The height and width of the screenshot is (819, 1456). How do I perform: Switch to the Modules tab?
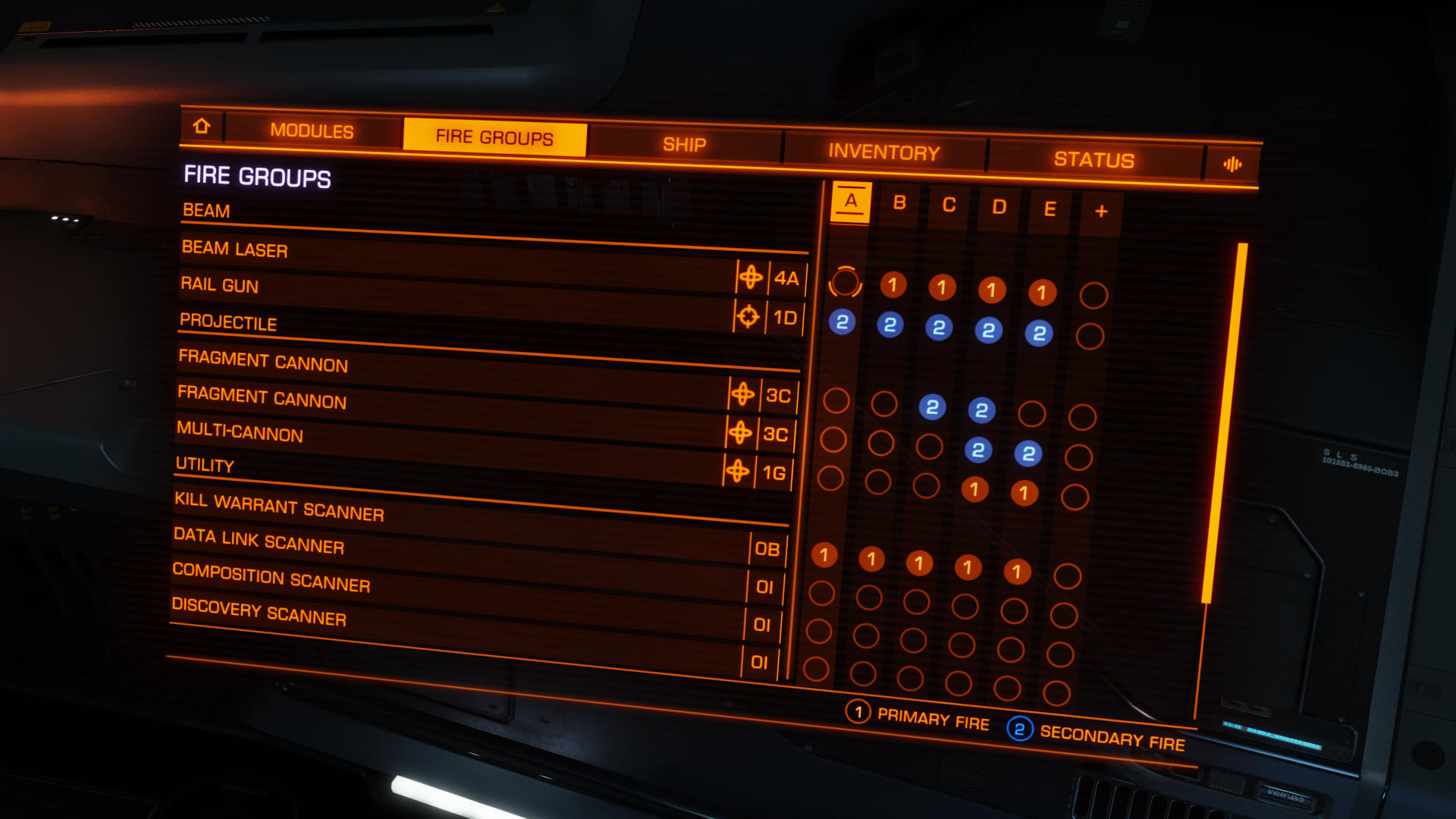[312, 130]
